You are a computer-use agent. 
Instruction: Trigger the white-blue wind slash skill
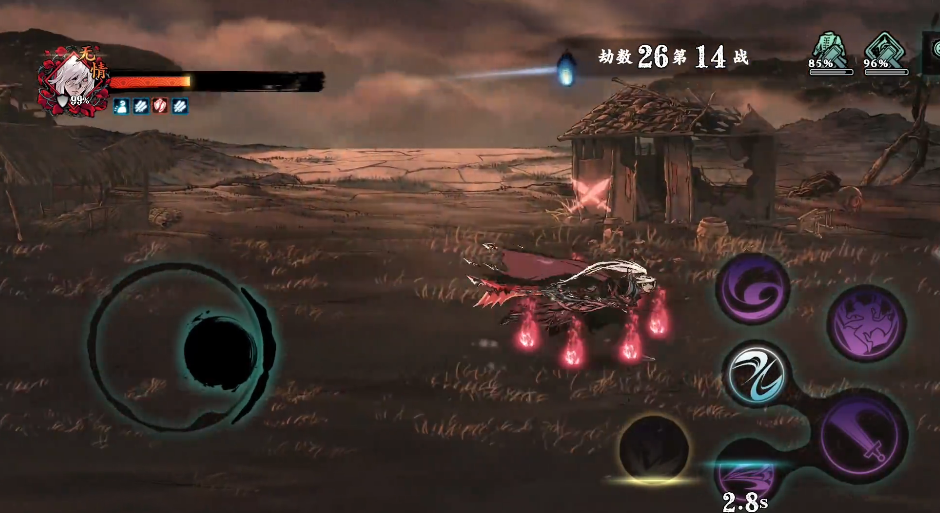(756, 374)
